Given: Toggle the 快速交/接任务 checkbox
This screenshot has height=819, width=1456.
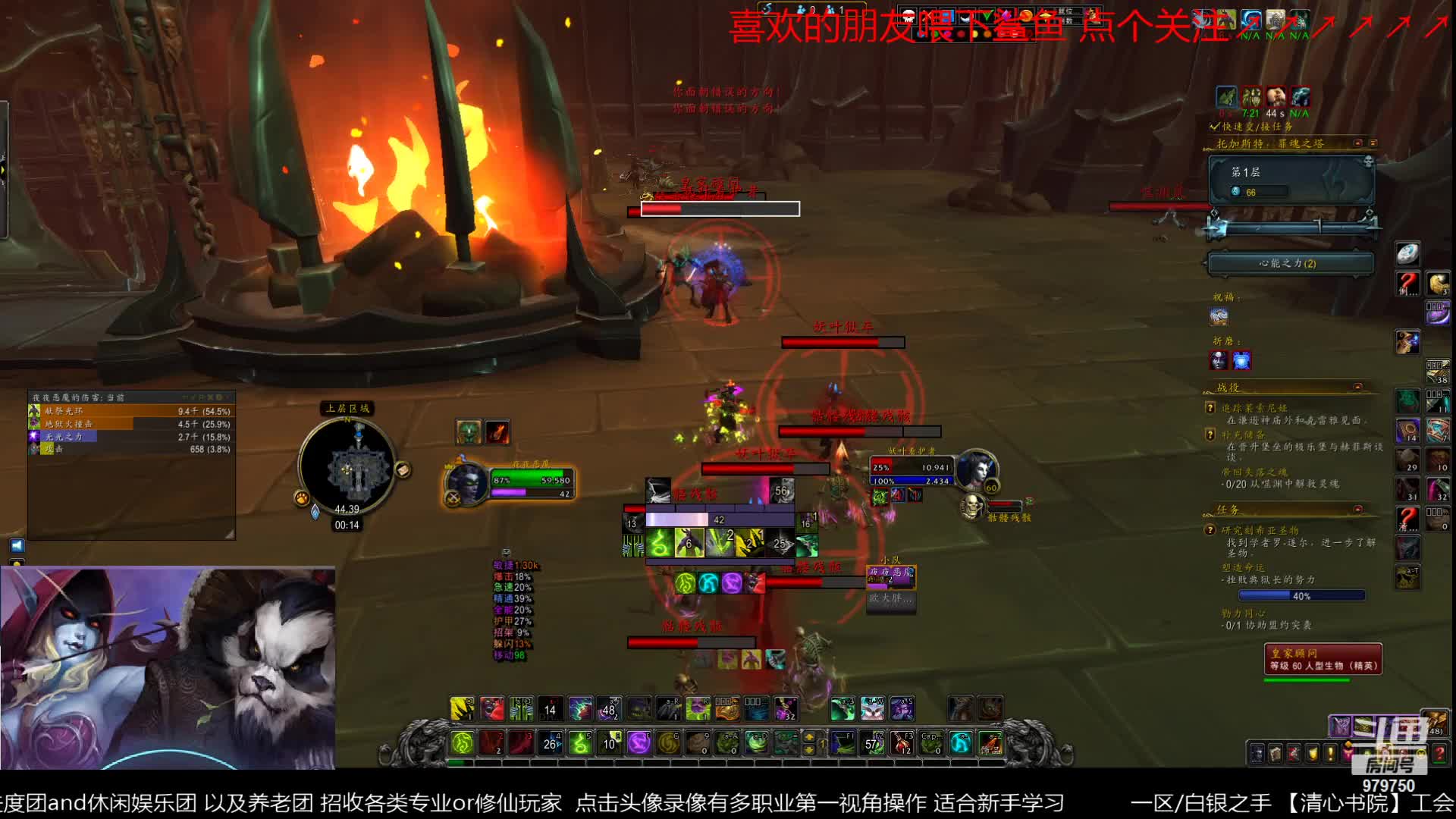Looking at the screenshot, I should click(1215, 127).
